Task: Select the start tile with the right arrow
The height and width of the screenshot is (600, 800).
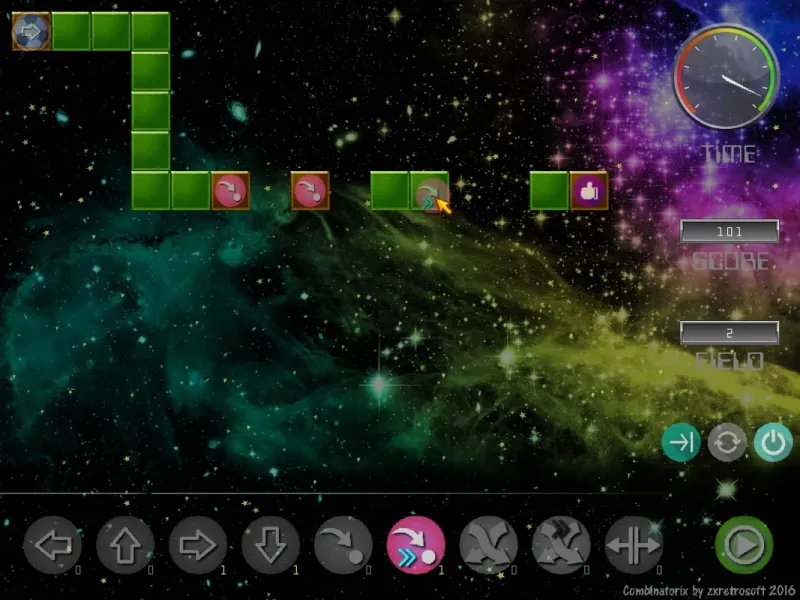Action: [x=31, y=31]
